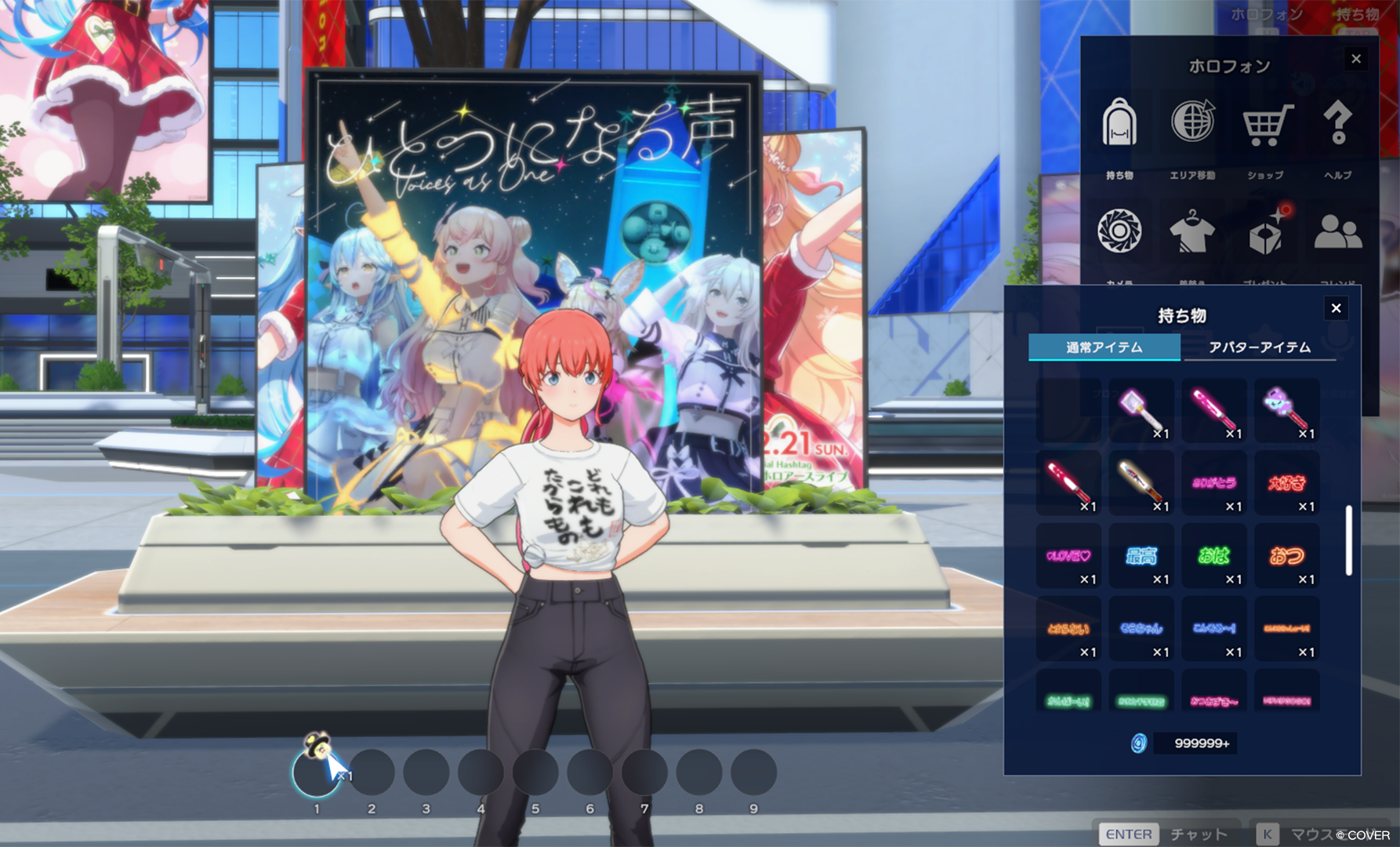The width and height of the screenshot is (1400, 847).
Task: Close the ホロフォン menu
Action: (x=1356, y=59)
